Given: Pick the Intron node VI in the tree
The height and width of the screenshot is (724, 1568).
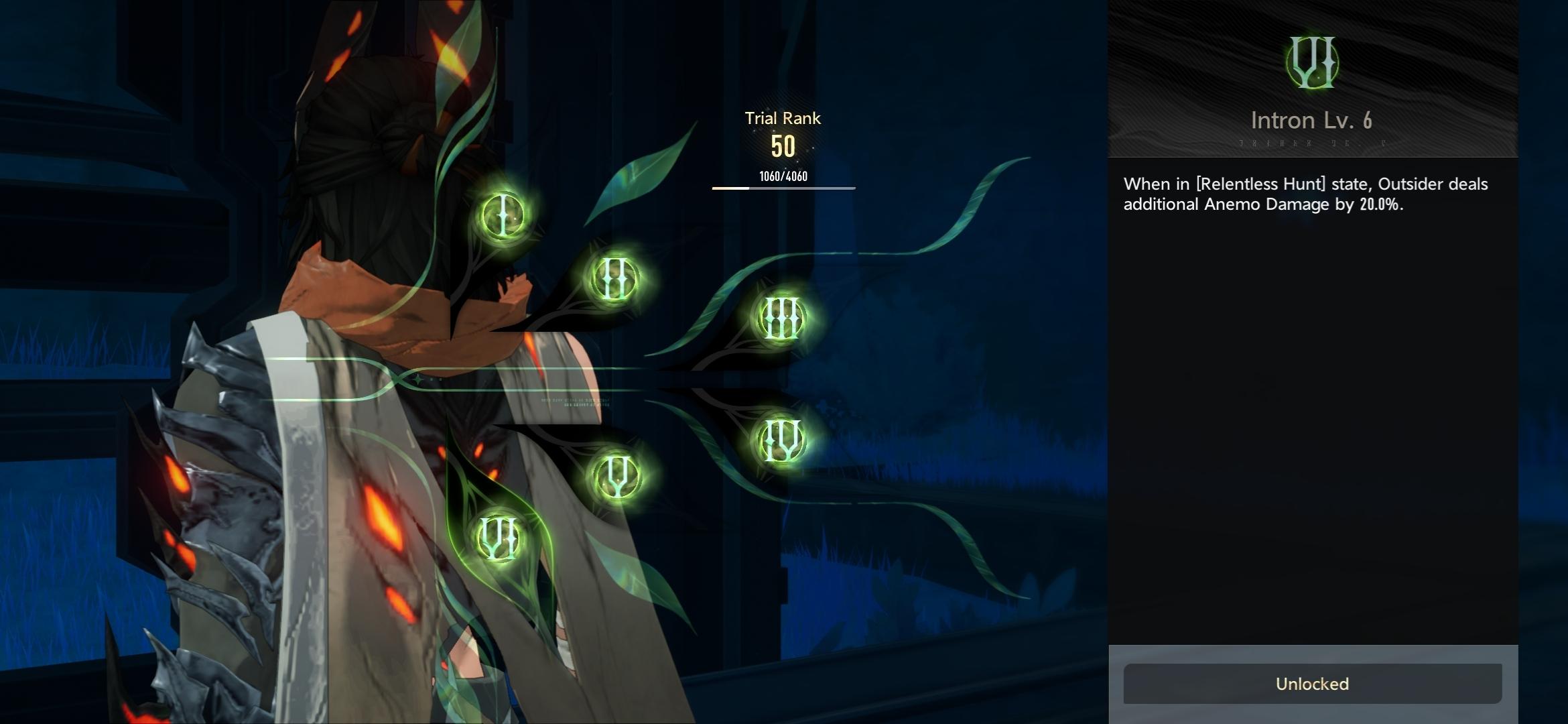Looking at the screenshot, I should pos(499,538).
